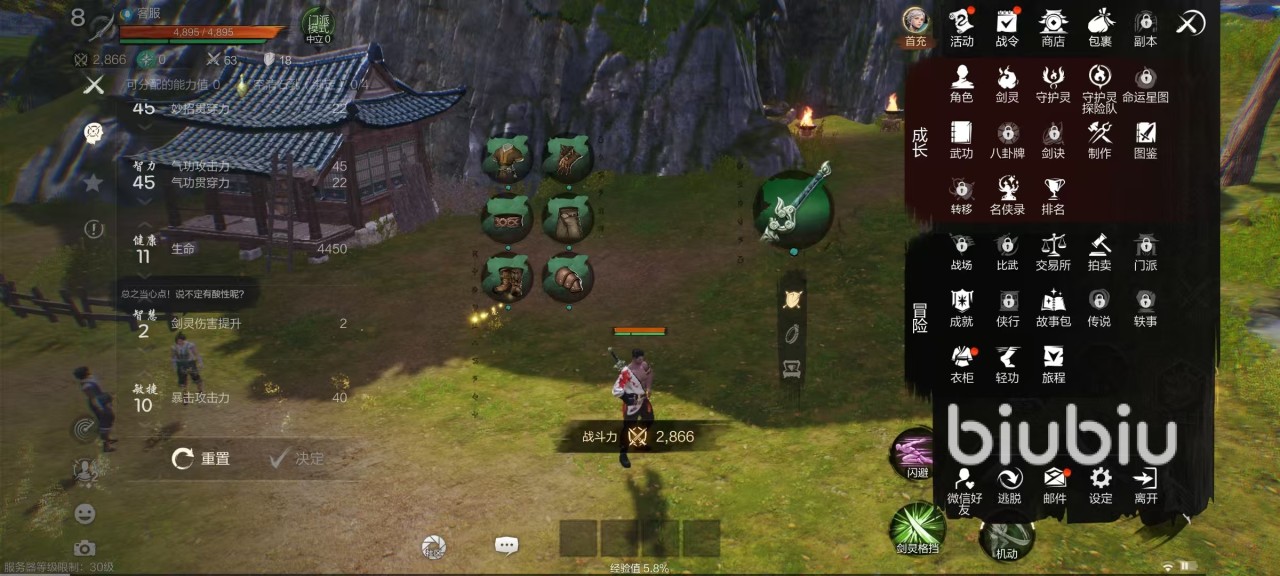
Task: Open the 包裹 inventory bag
Action: (x=1100, y=27)
